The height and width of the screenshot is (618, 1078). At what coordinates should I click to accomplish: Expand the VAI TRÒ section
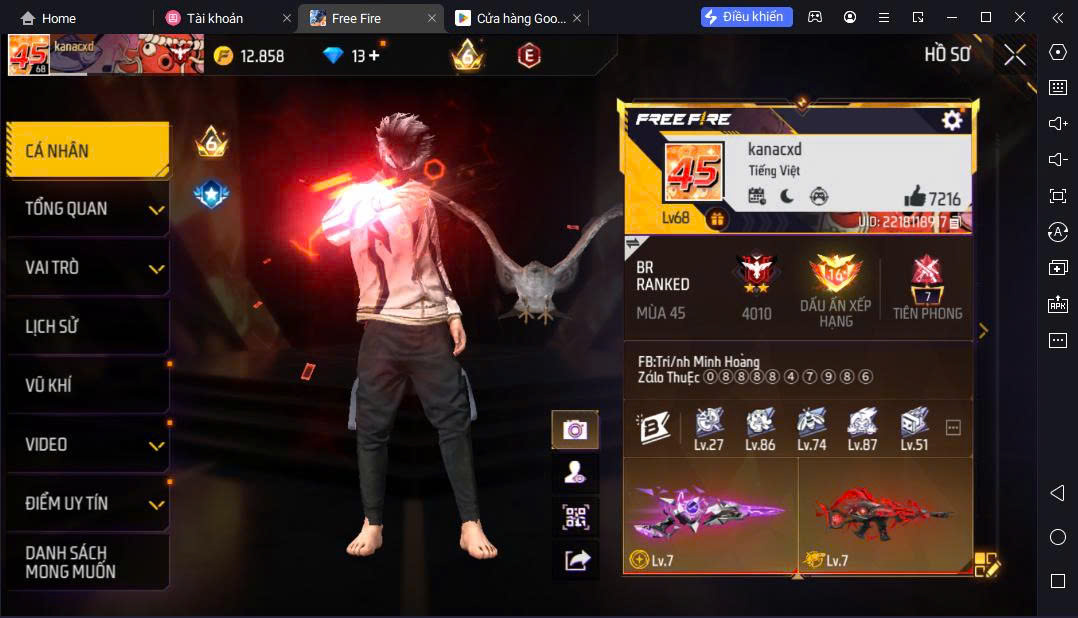coord(87,268)
